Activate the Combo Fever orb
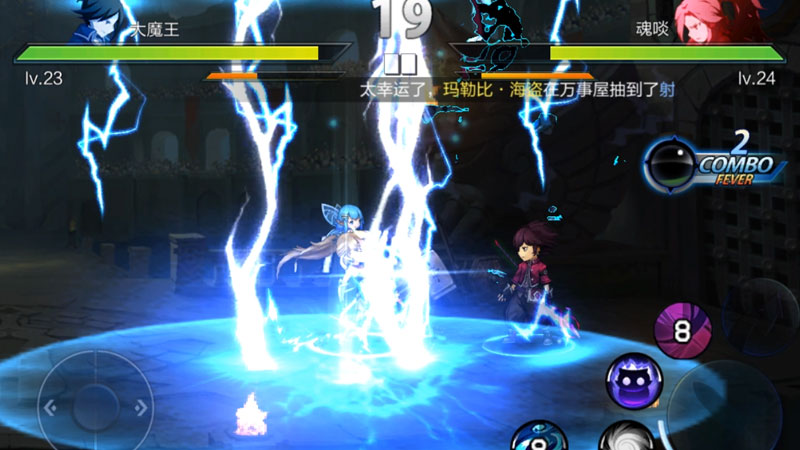This screenshot has width=800, height=450. coord(665,163)
